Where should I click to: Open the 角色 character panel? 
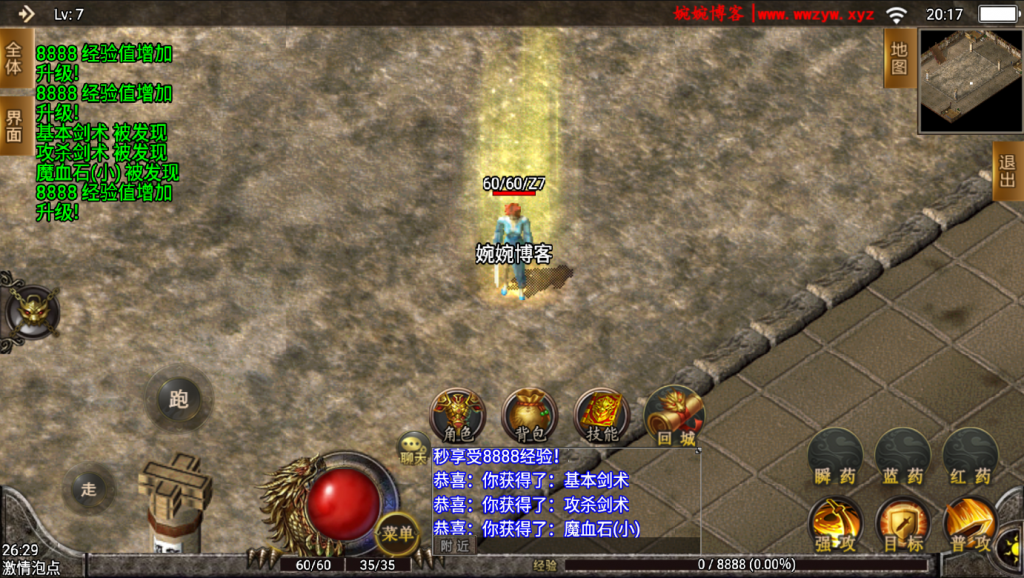tap(457, 416)
